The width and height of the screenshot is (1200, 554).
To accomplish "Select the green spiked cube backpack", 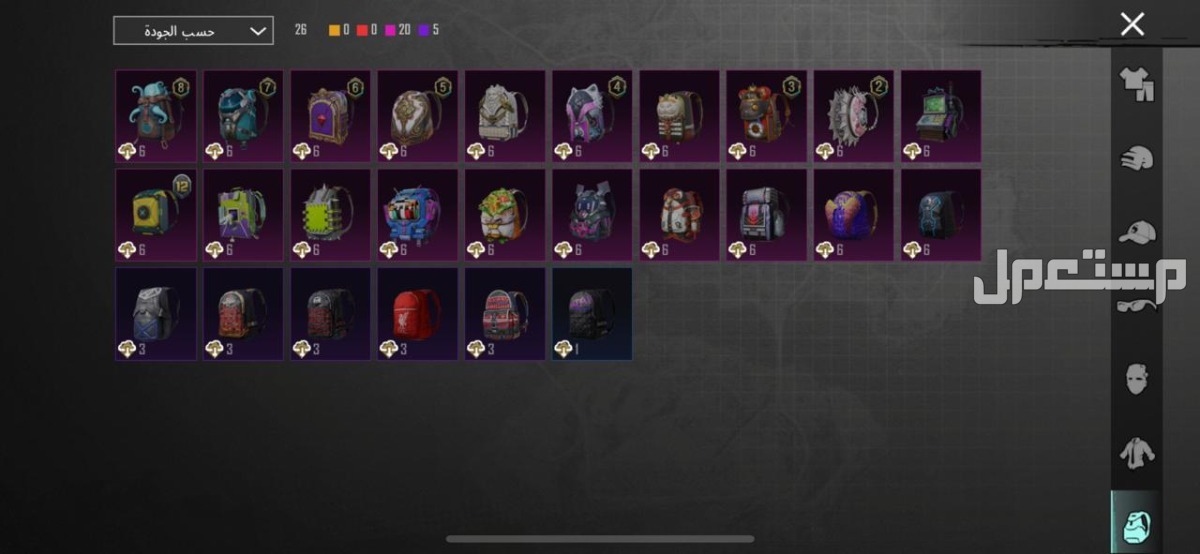I will [x=330, y=215].
